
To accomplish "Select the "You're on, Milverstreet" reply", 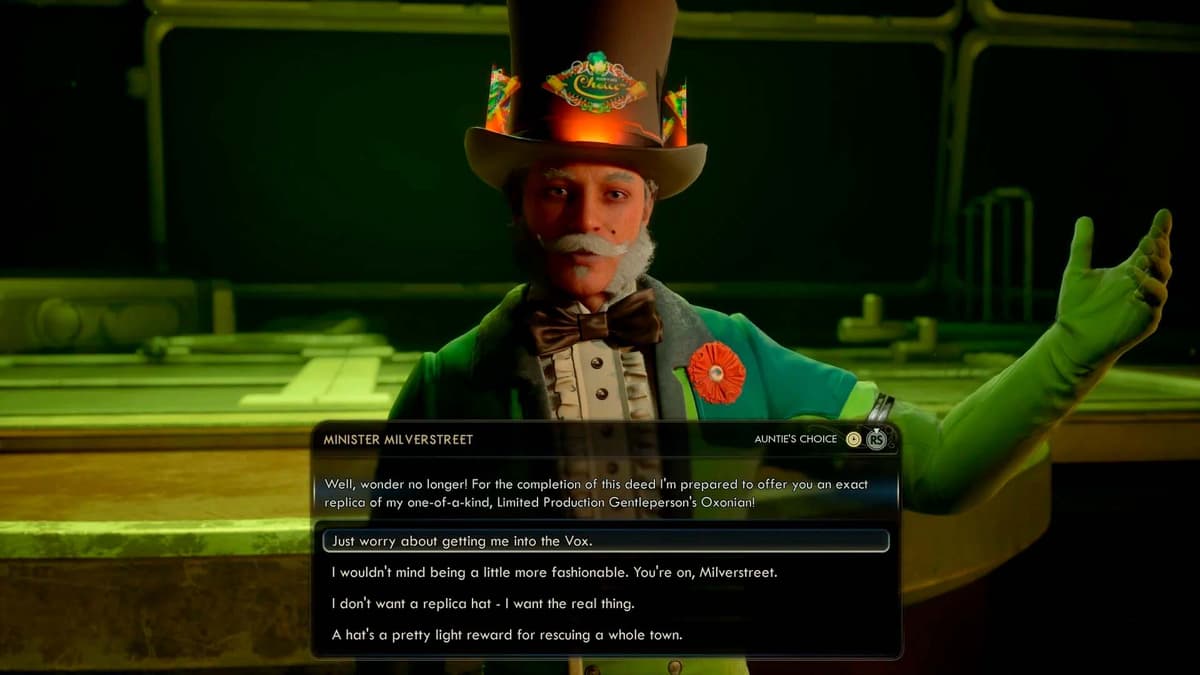I will 554,573.
